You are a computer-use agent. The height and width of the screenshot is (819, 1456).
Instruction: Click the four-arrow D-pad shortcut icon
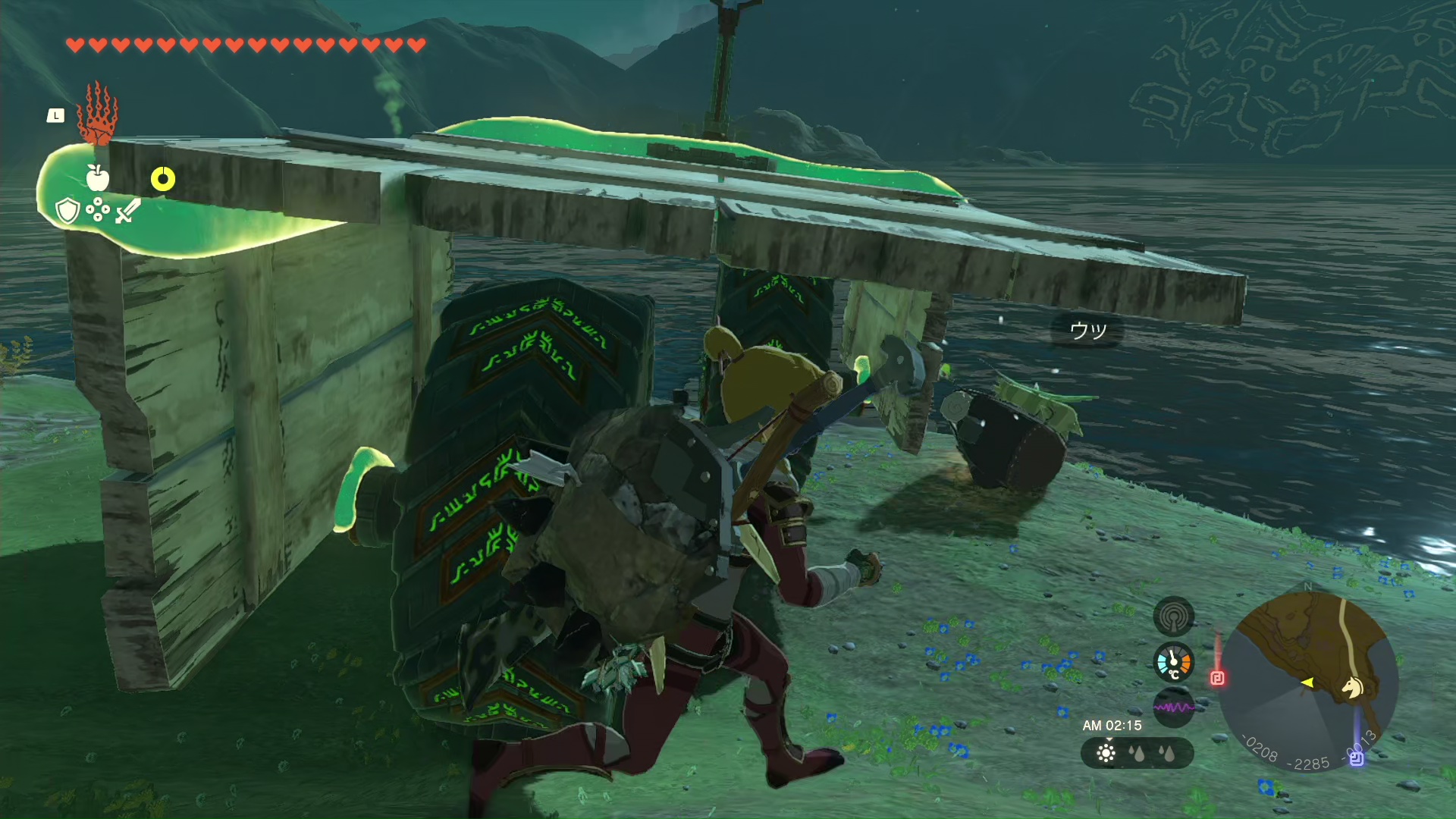(x=98, y=210)
